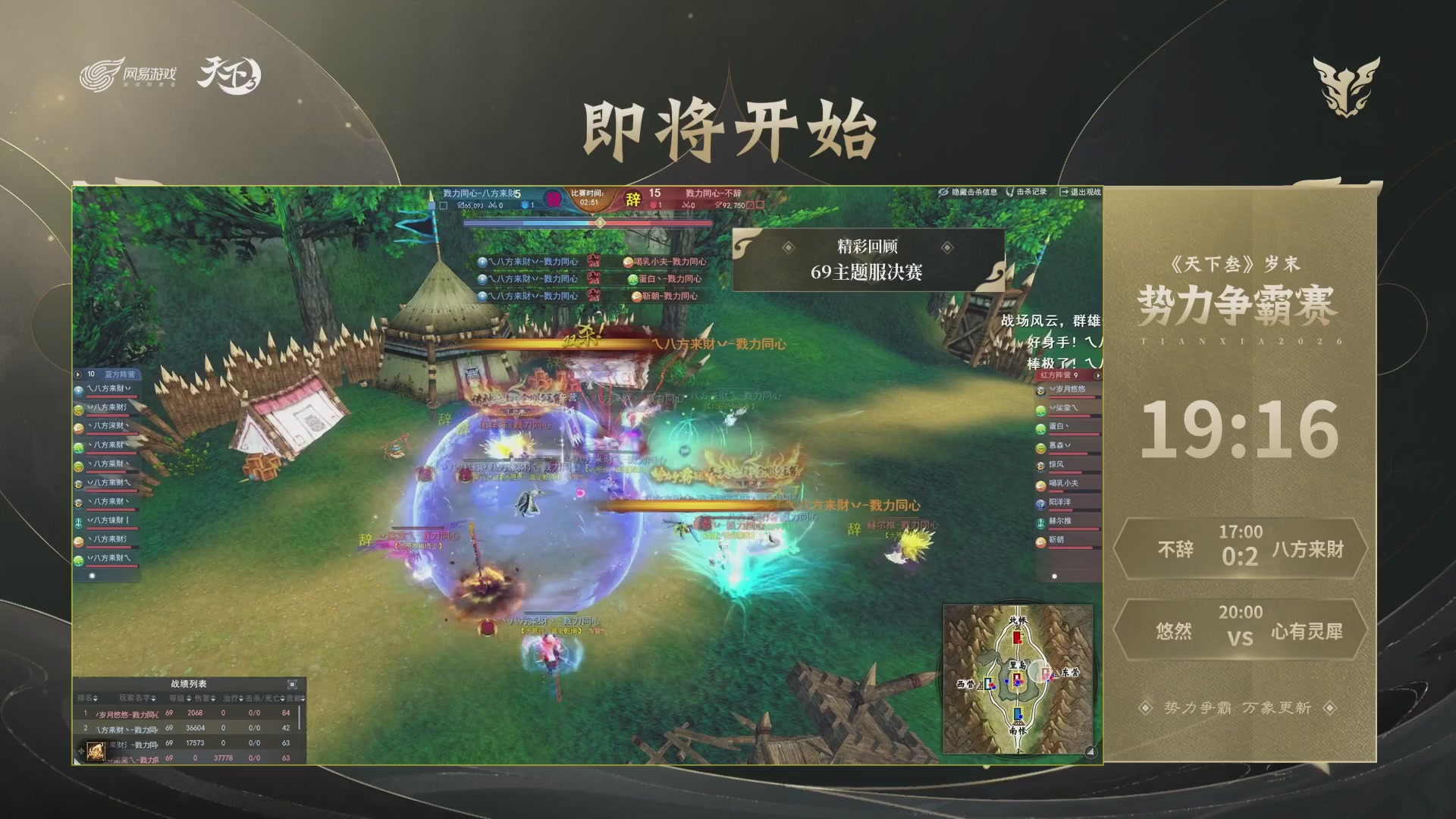Expand the 等级 column sort arrows
This screenshot has width=1456, height=819.
(x=188, y=698)
